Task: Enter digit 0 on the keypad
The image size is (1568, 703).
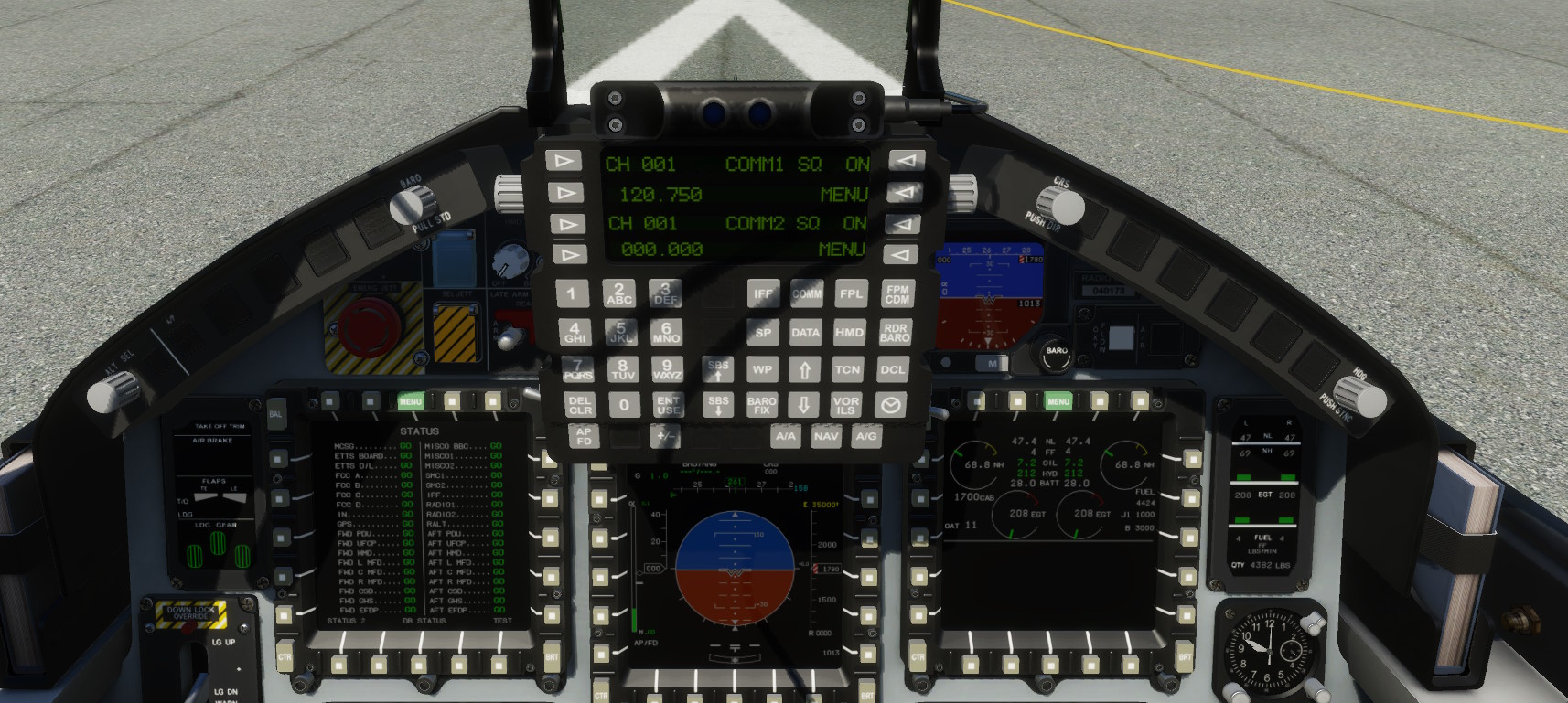Action: coord(624,405)
